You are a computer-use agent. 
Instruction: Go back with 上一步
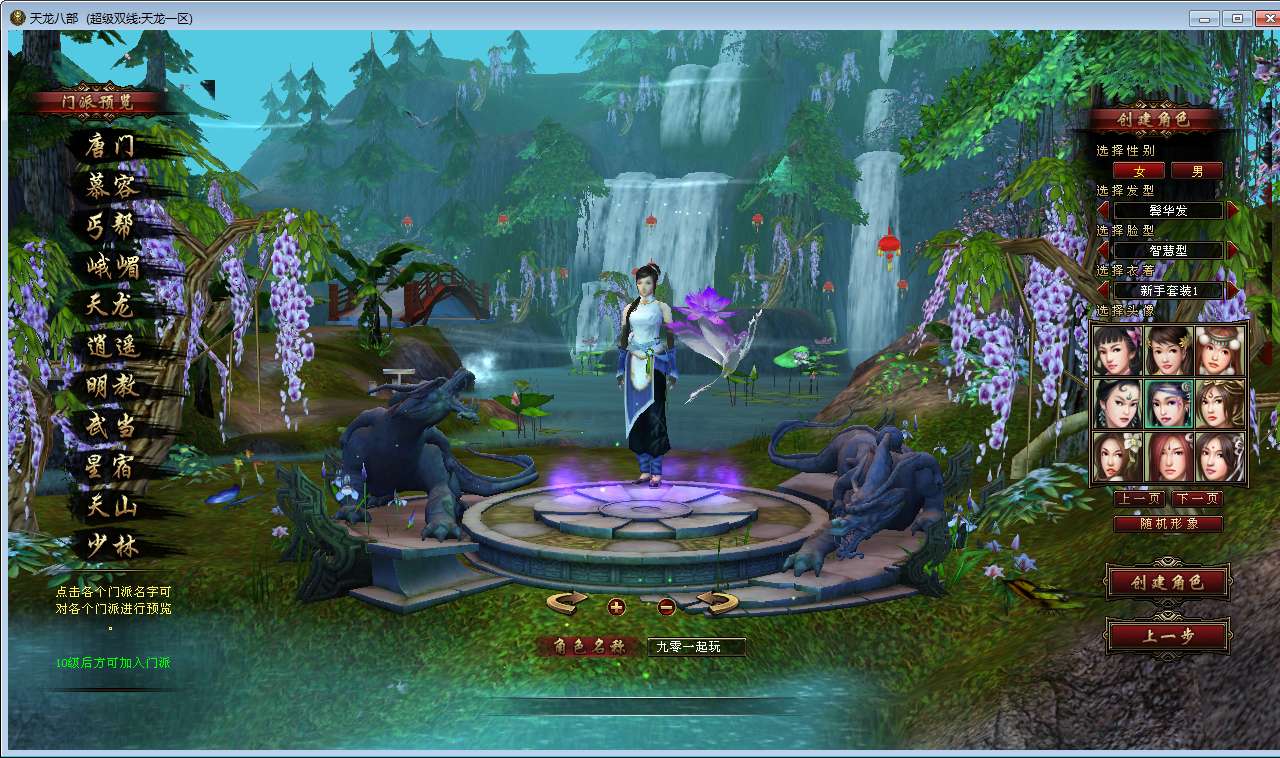(1167, 635)
